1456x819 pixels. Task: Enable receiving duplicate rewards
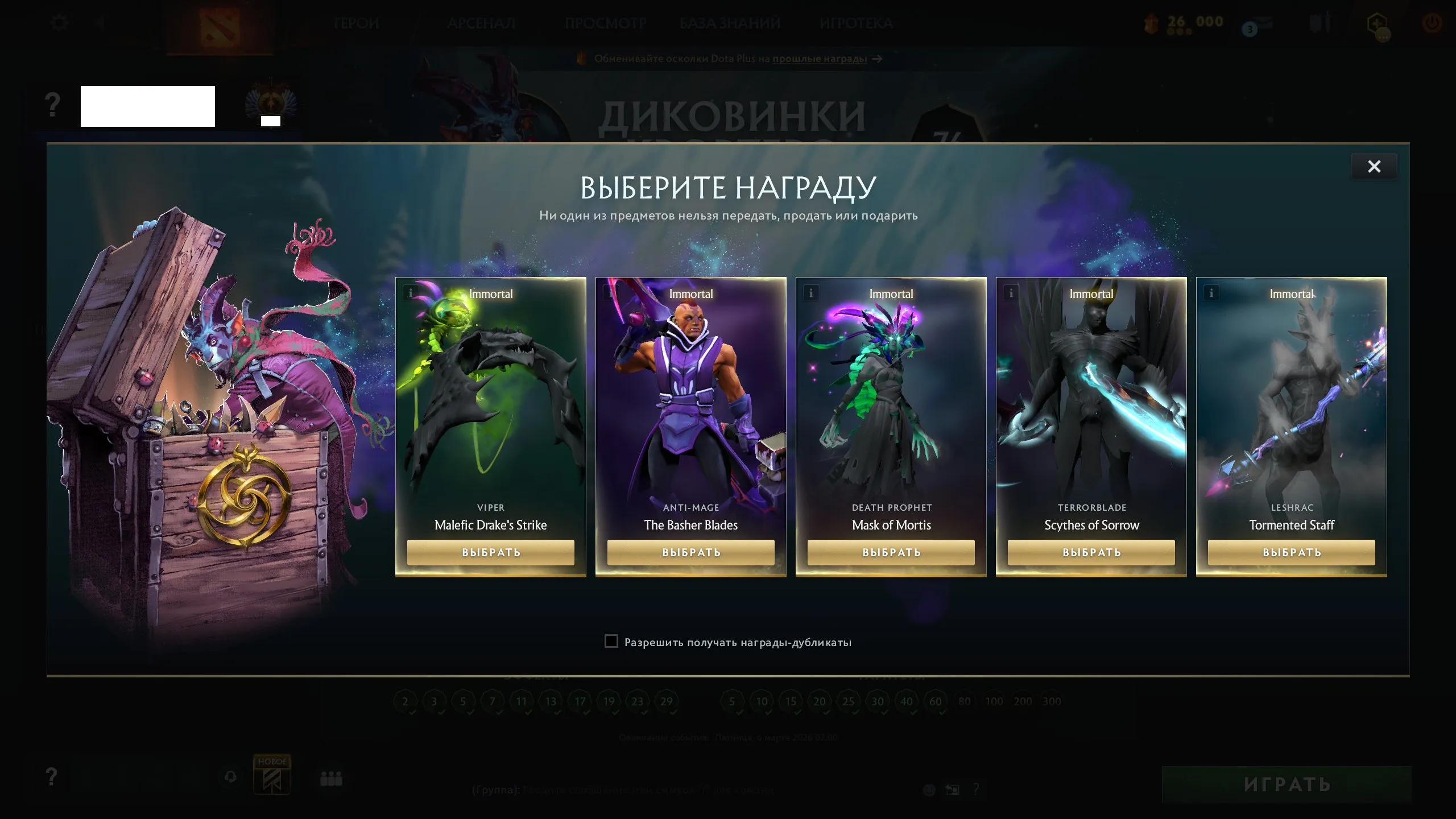point(611,642)
